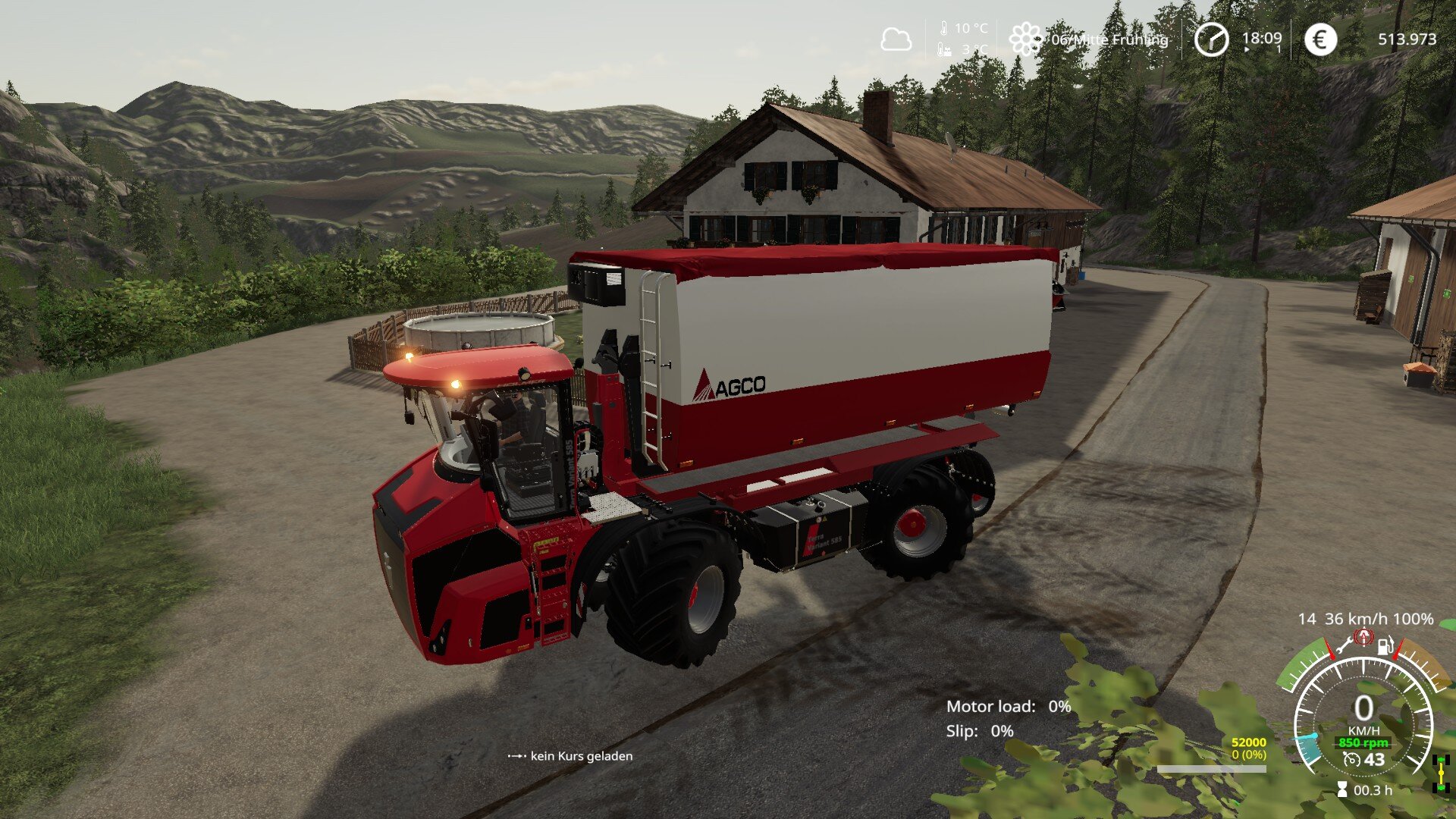Select the fuel pump icon
Image resolution: width=1456 pixels, height=819 pixels.
[x=1385, y=647]
